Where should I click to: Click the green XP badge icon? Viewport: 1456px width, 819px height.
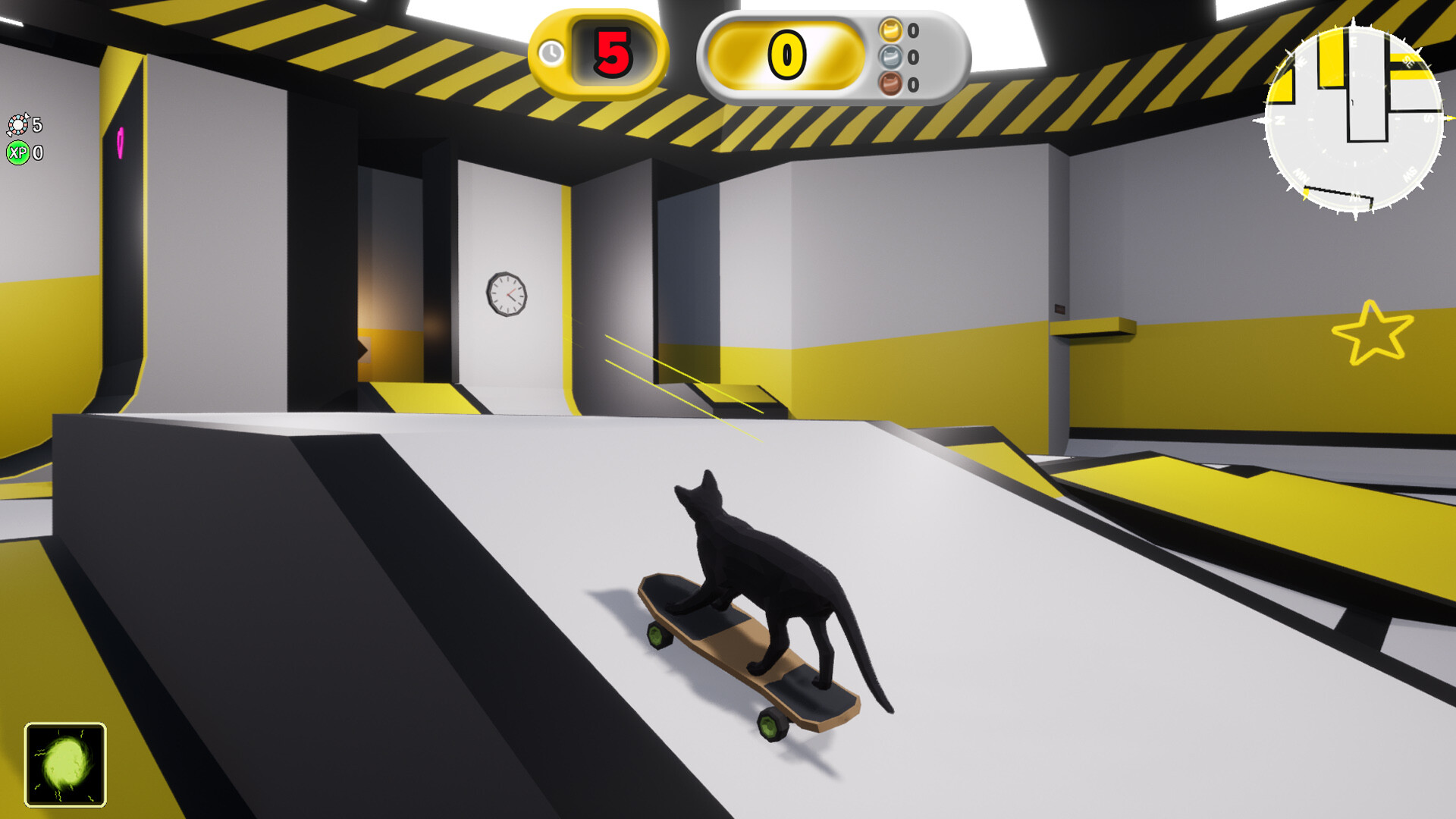[x=20, y=152]
